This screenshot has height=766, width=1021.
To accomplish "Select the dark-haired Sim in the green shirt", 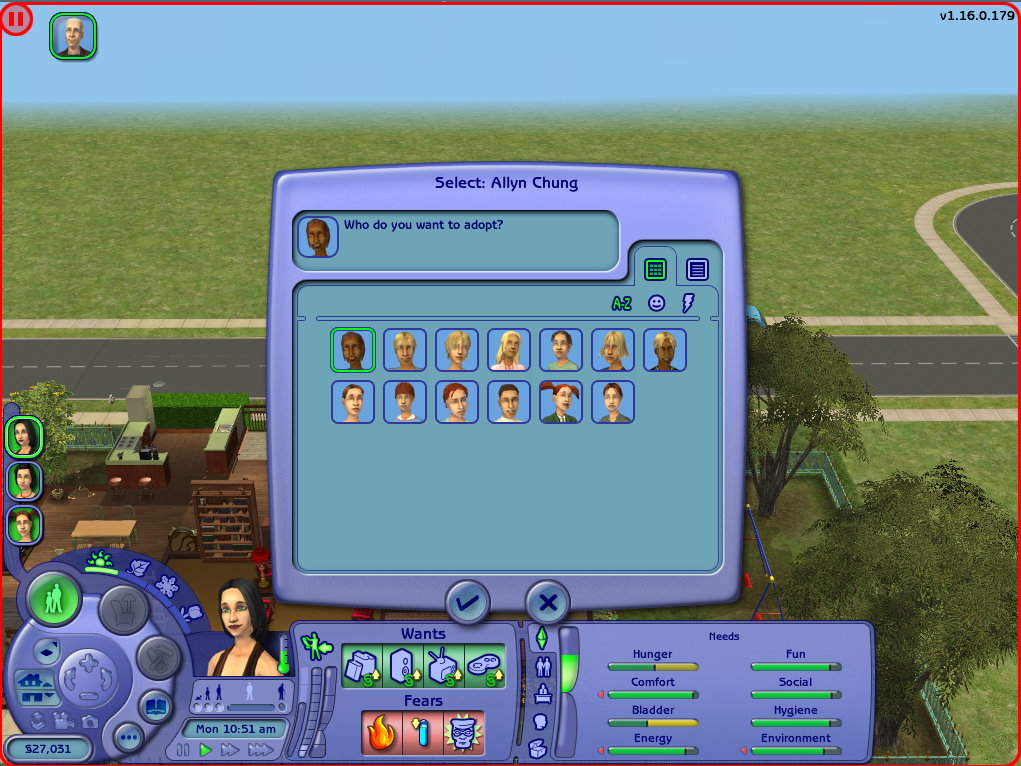I will tap(561, 350).
